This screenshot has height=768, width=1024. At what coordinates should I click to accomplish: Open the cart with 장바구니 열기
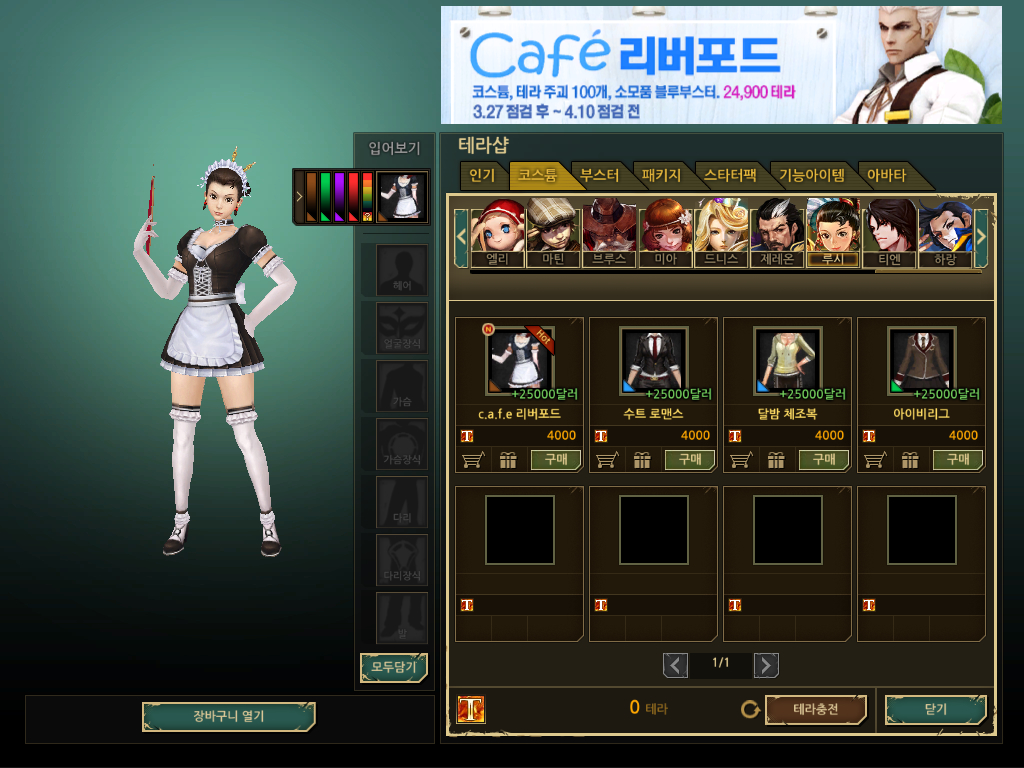point(229,717)
